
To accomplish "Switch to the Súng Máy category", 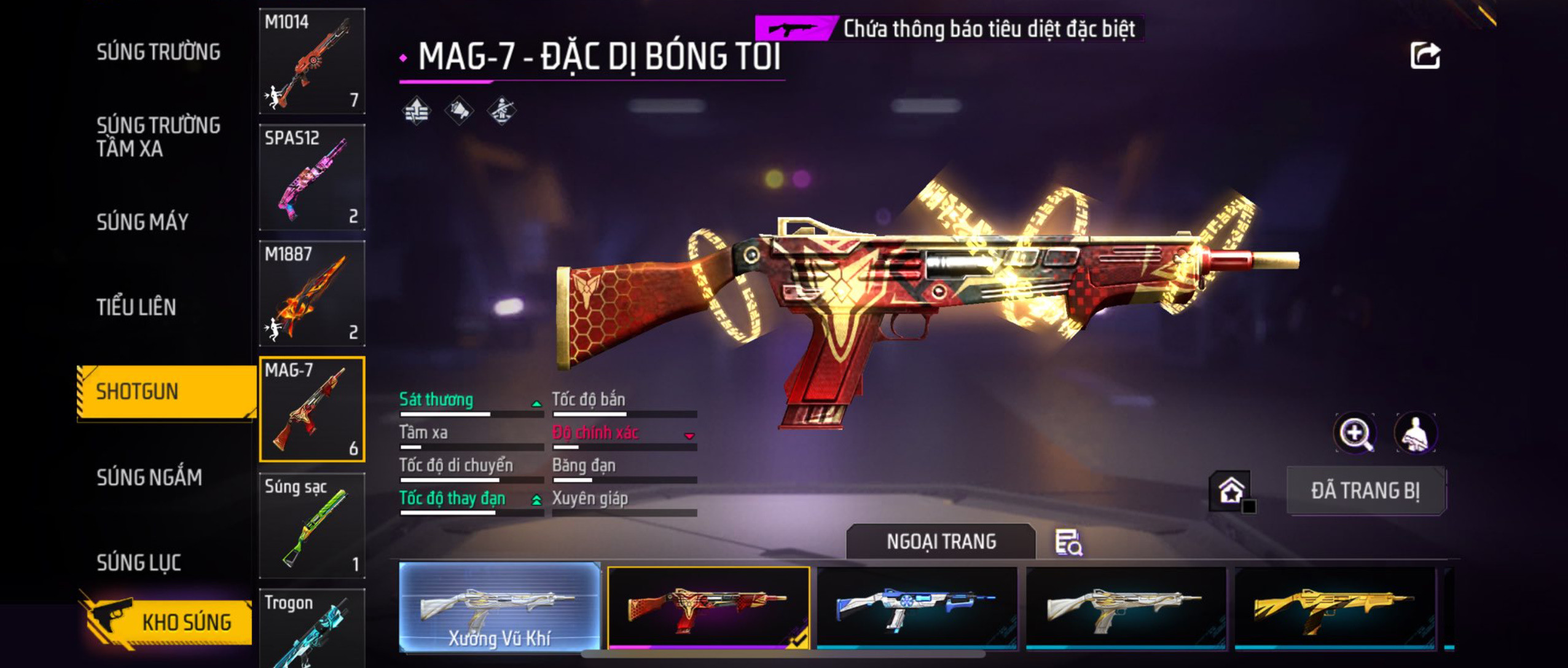I will click(x=143, y=222).
